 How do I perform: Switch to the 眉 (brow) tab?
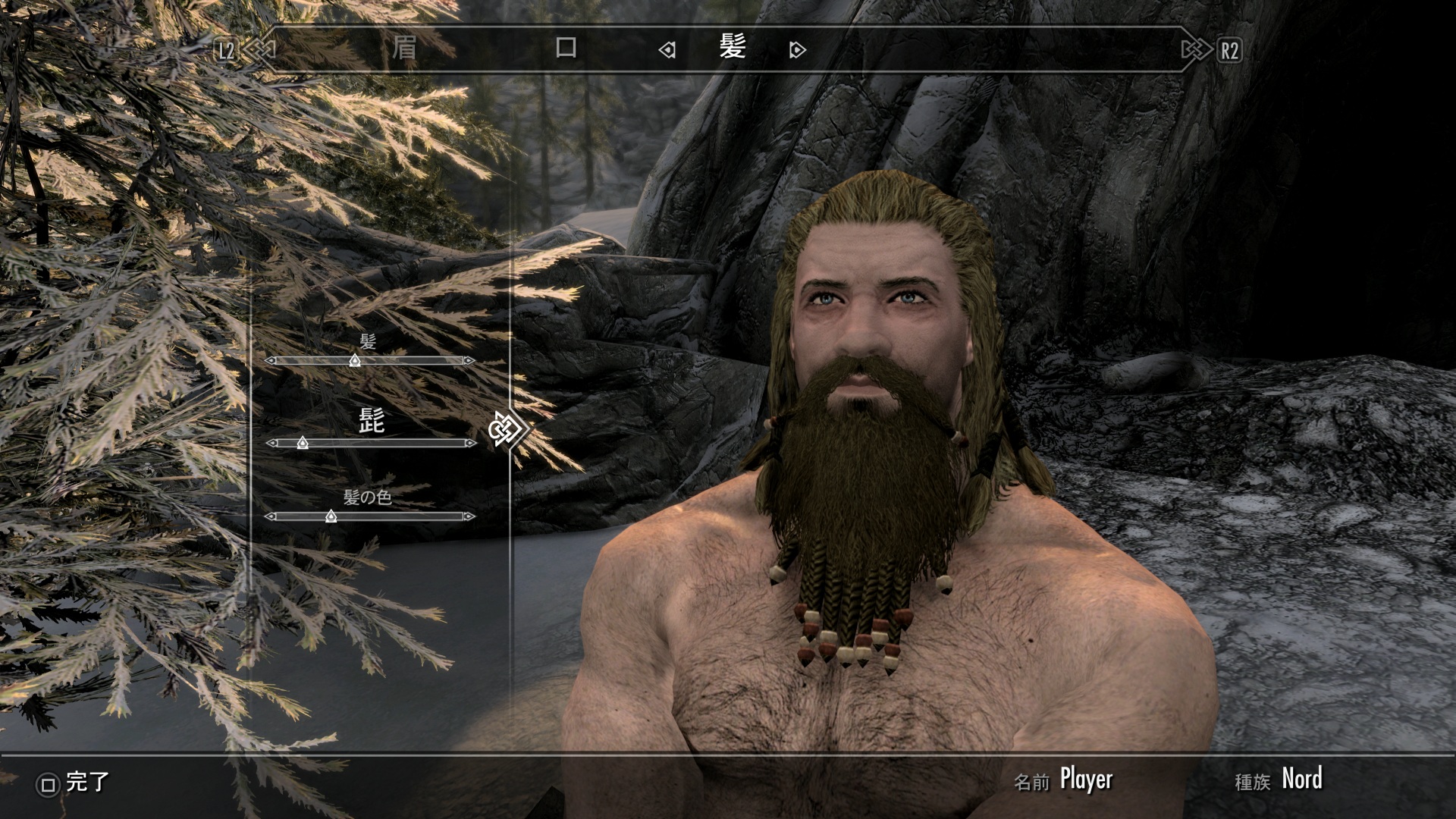pos(403,49)
